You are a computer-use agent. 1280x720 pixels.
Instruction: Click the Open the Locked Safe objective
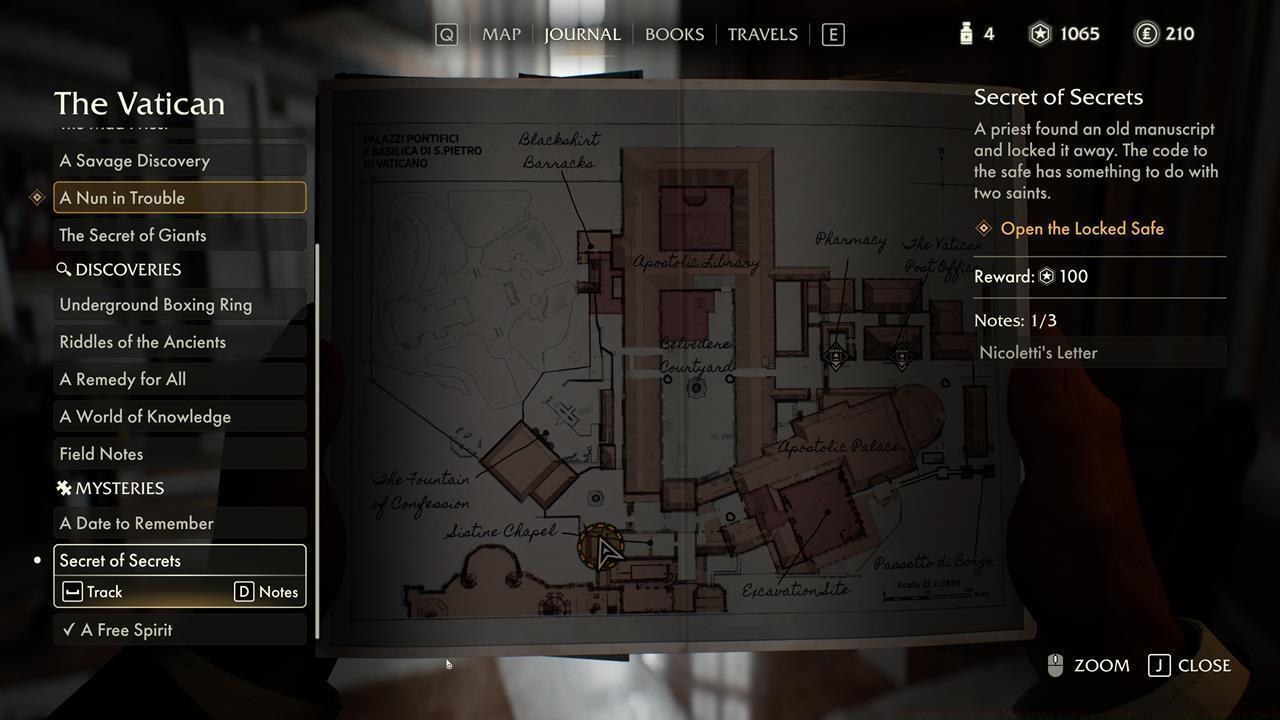coord(1080,228)
